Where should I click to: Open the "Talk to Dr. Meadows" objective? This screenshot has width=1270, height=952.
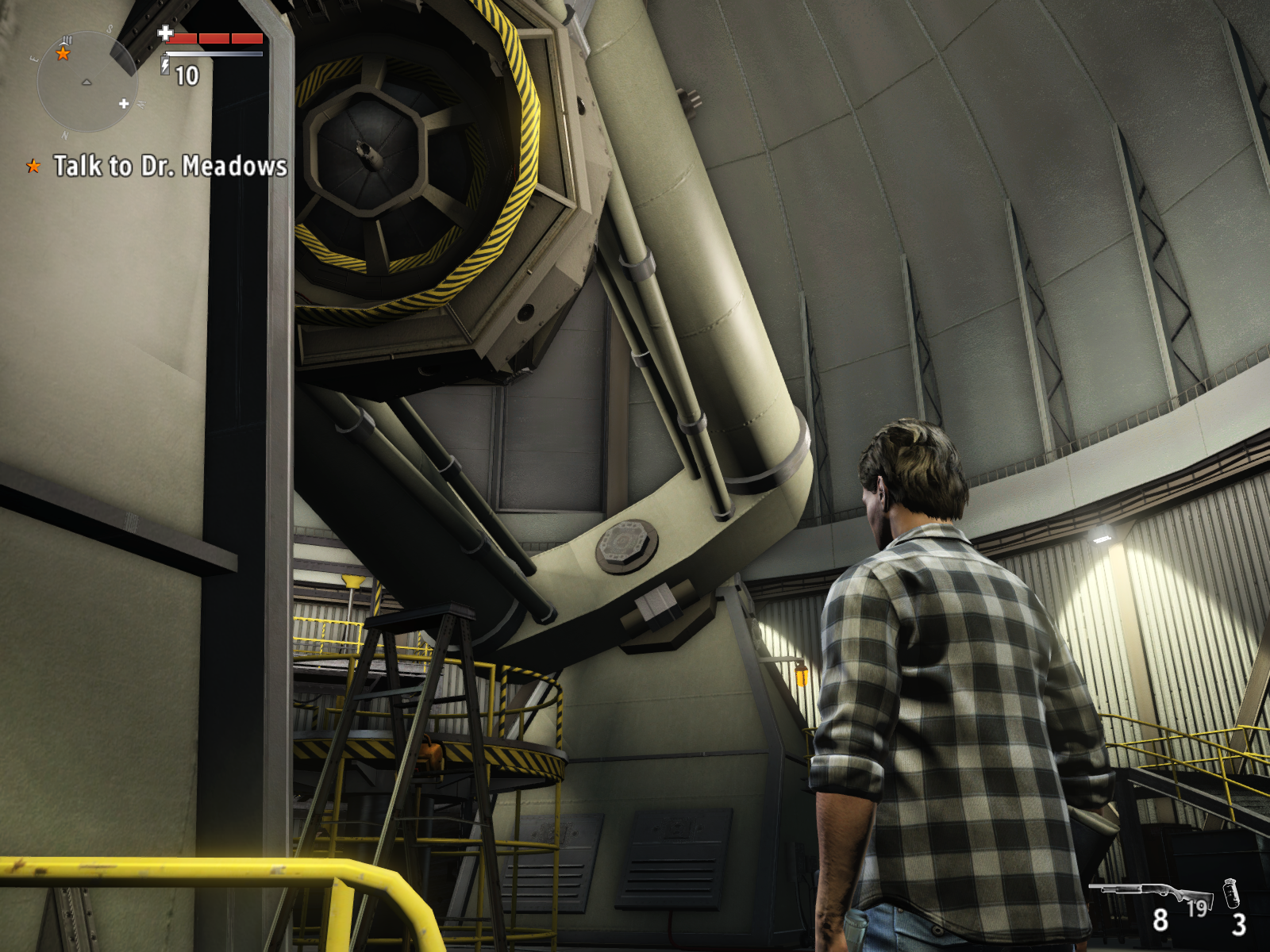click(170, 166)
